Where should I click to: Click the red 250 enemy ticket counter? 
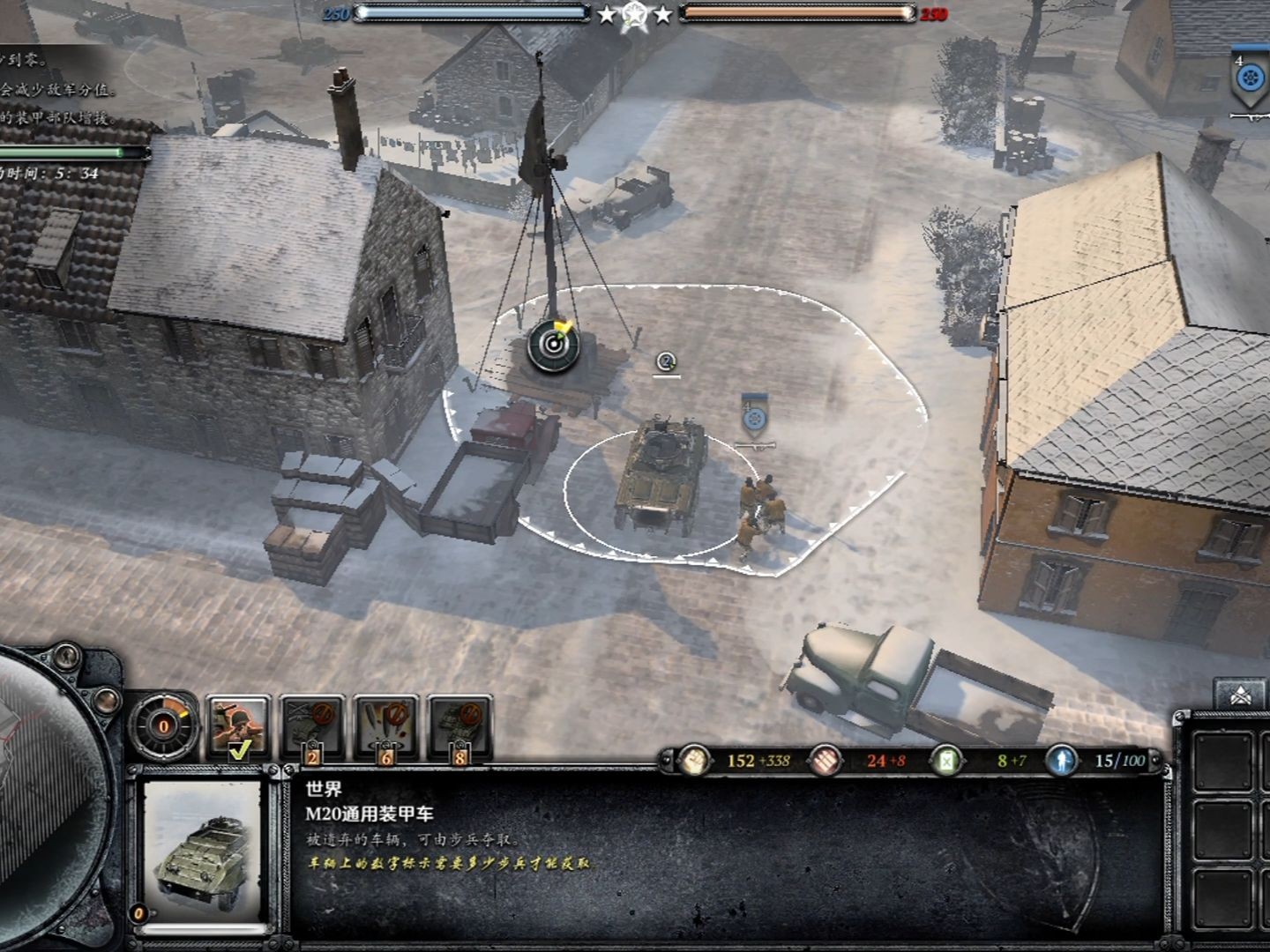coord(933,13)
